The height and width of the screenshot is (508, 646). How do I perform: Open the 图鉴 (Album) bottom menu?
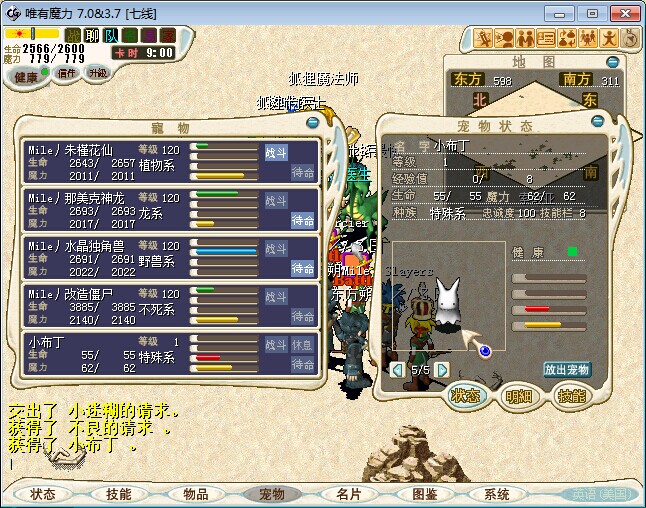tap(424, 494)
